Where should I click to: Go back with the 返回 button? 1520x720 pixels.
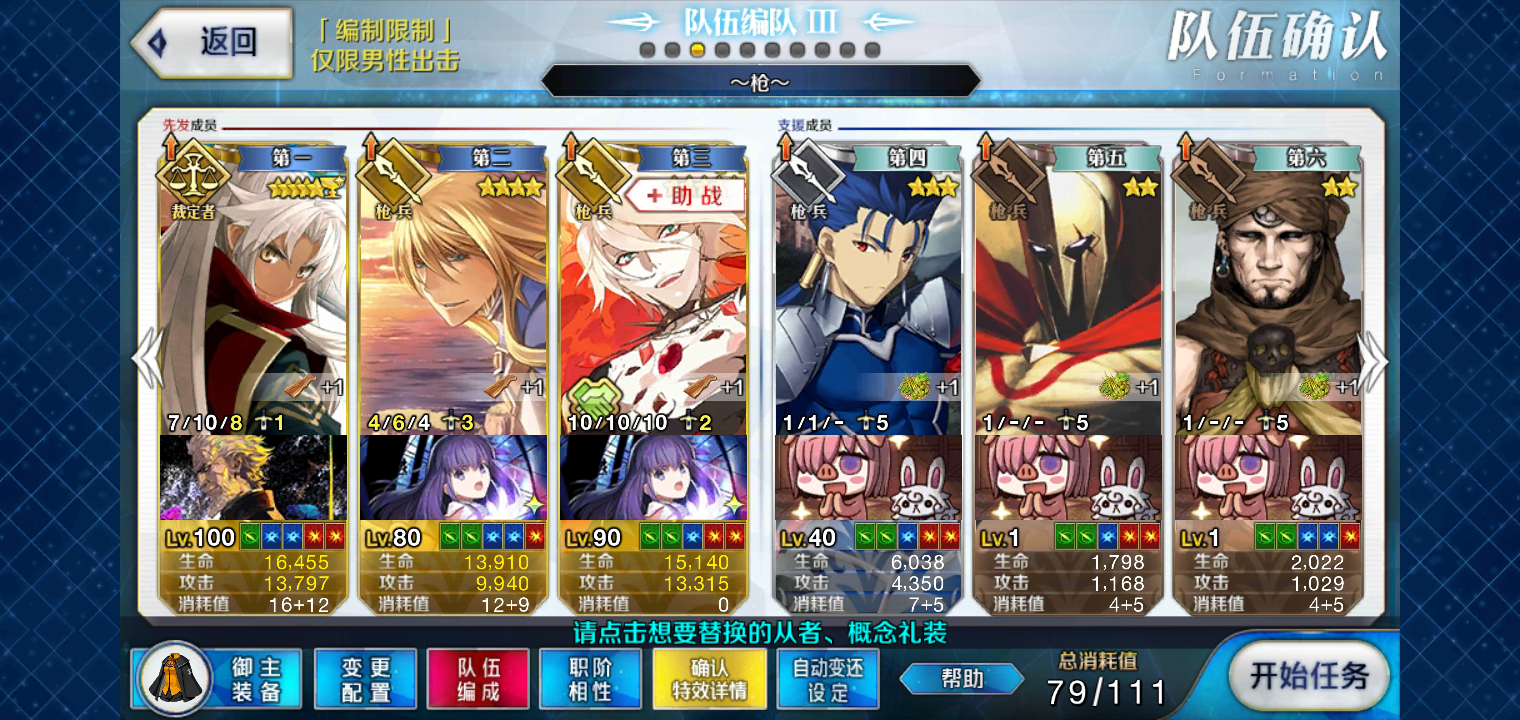[212, 42]
